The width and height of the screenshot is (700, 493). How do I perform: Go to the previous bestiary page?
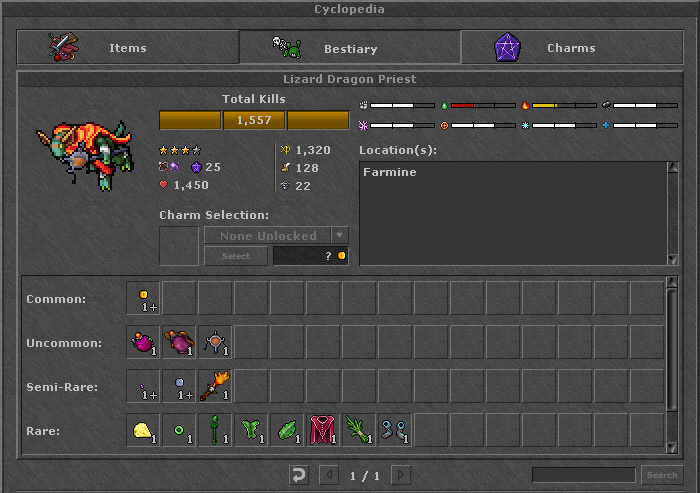(327, 475)
